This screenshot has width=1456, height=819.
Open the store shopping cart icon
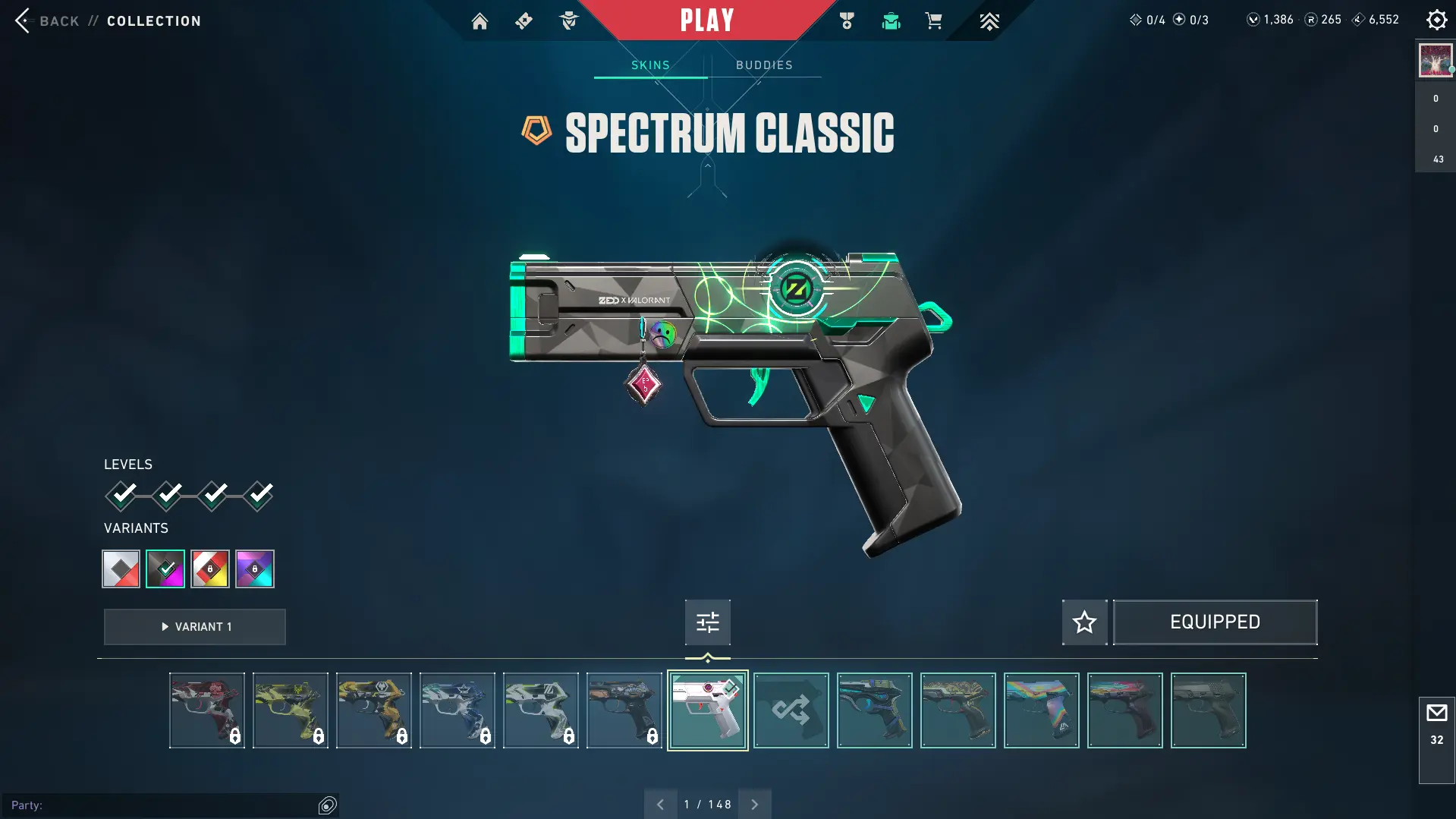pyautogui.click(x=933, y=21)
